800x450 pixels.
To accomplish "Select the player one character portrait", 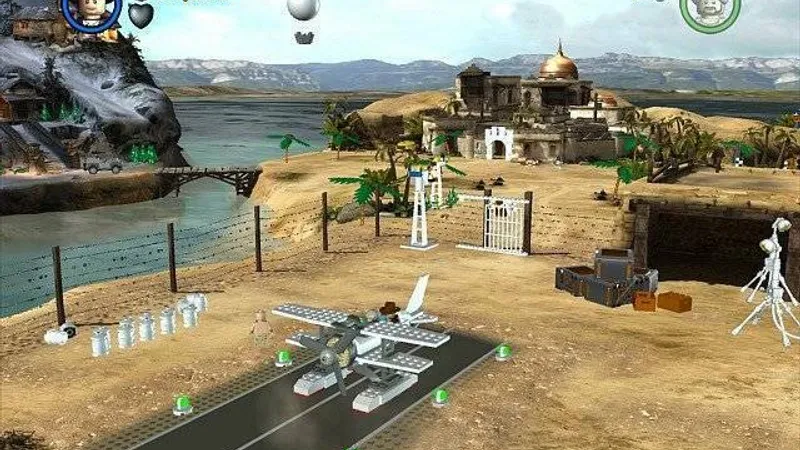I will point(91,10).
